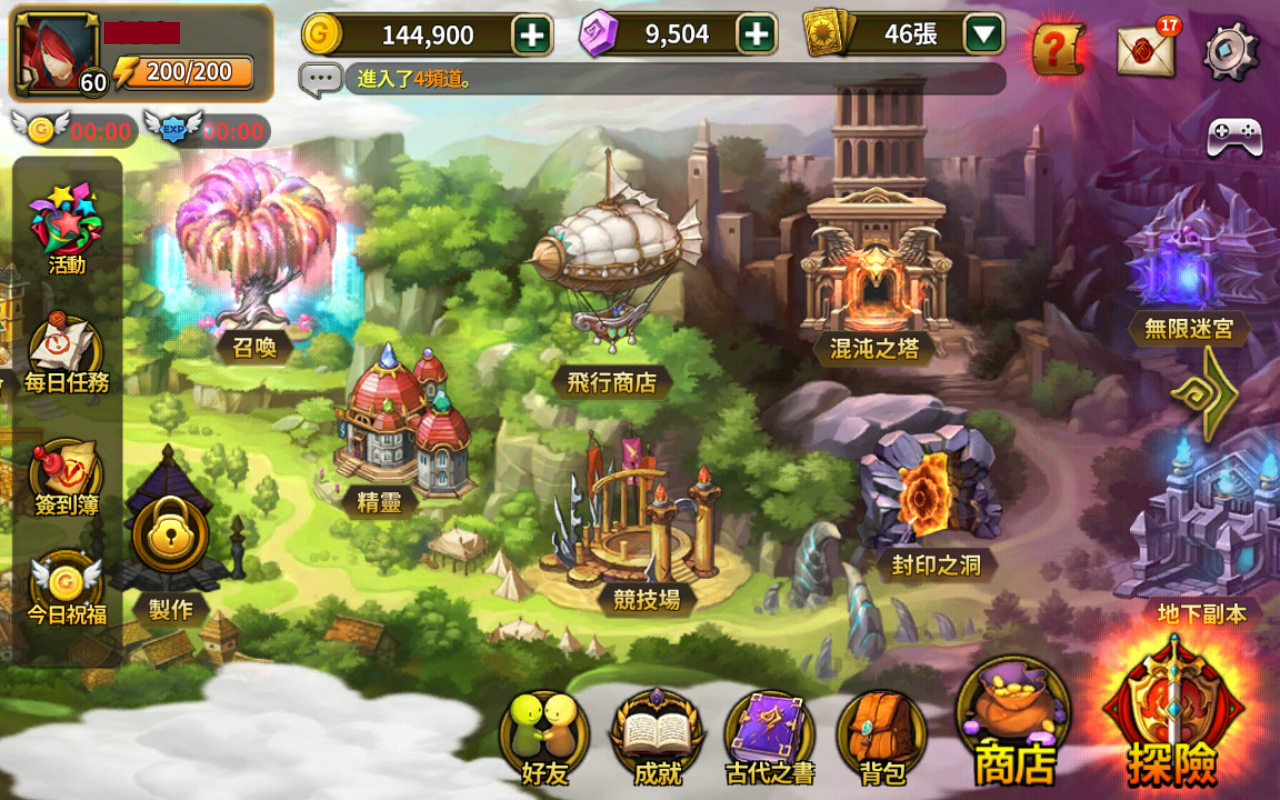Open the chat speech bubble

[320, 78]
